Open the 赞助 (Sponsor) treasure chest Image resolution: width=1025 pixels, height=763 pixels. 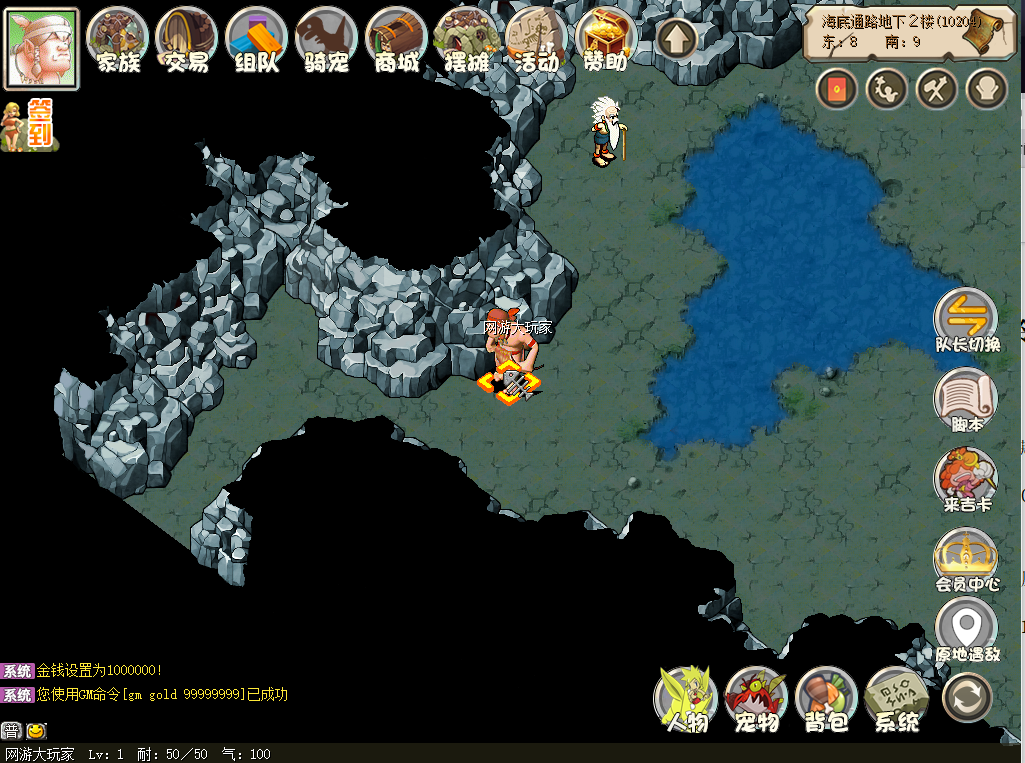tap(607, 40)
